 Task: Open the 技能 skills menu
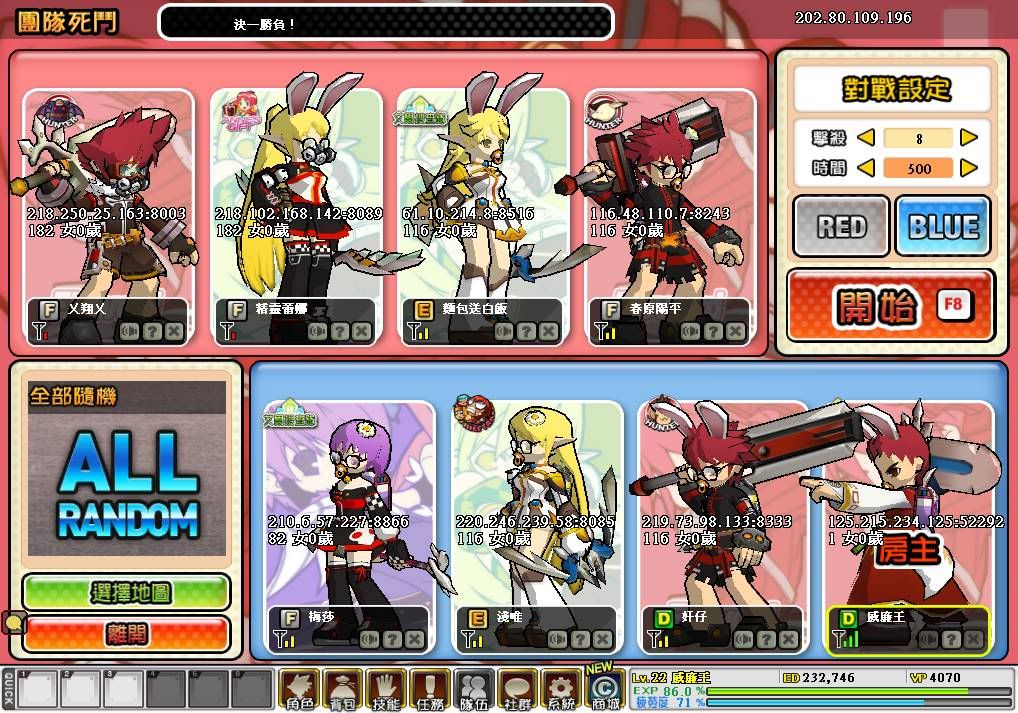[x=386, y=689]
